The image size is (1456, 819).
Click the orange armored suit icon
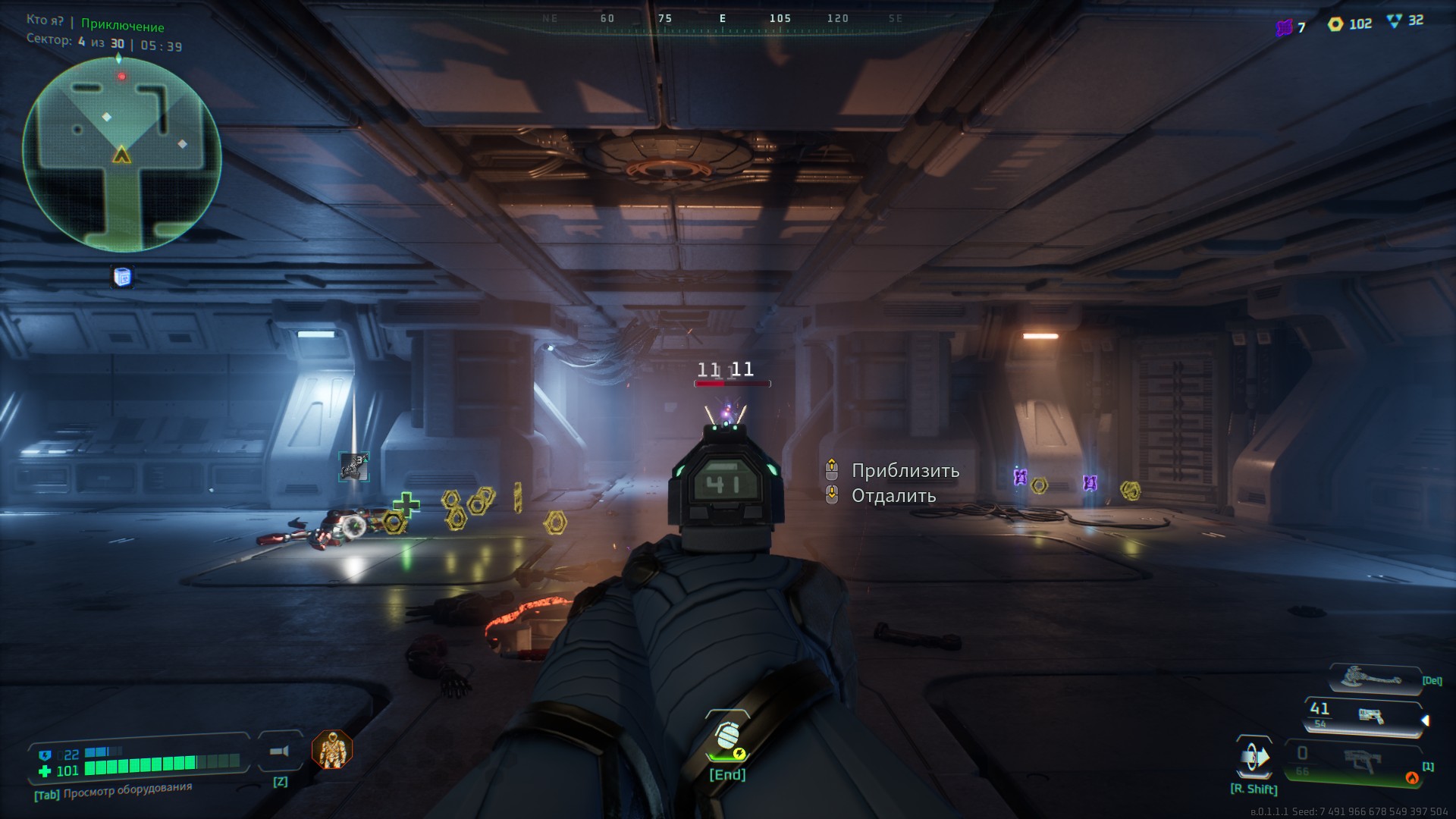point(332,749)
